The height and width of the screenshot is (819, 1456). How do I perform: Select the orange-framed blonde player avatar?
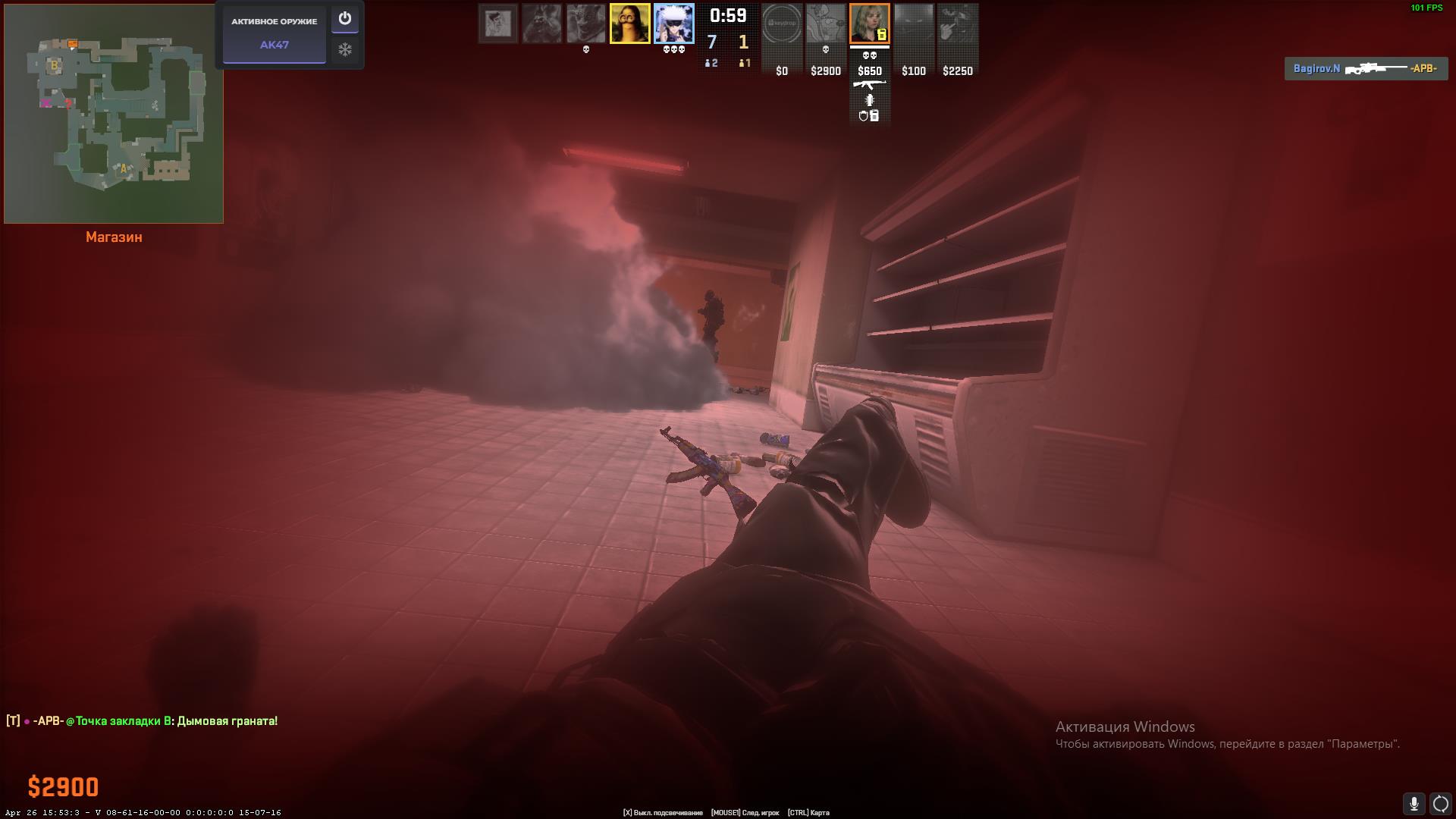click(x=869, y=24)
